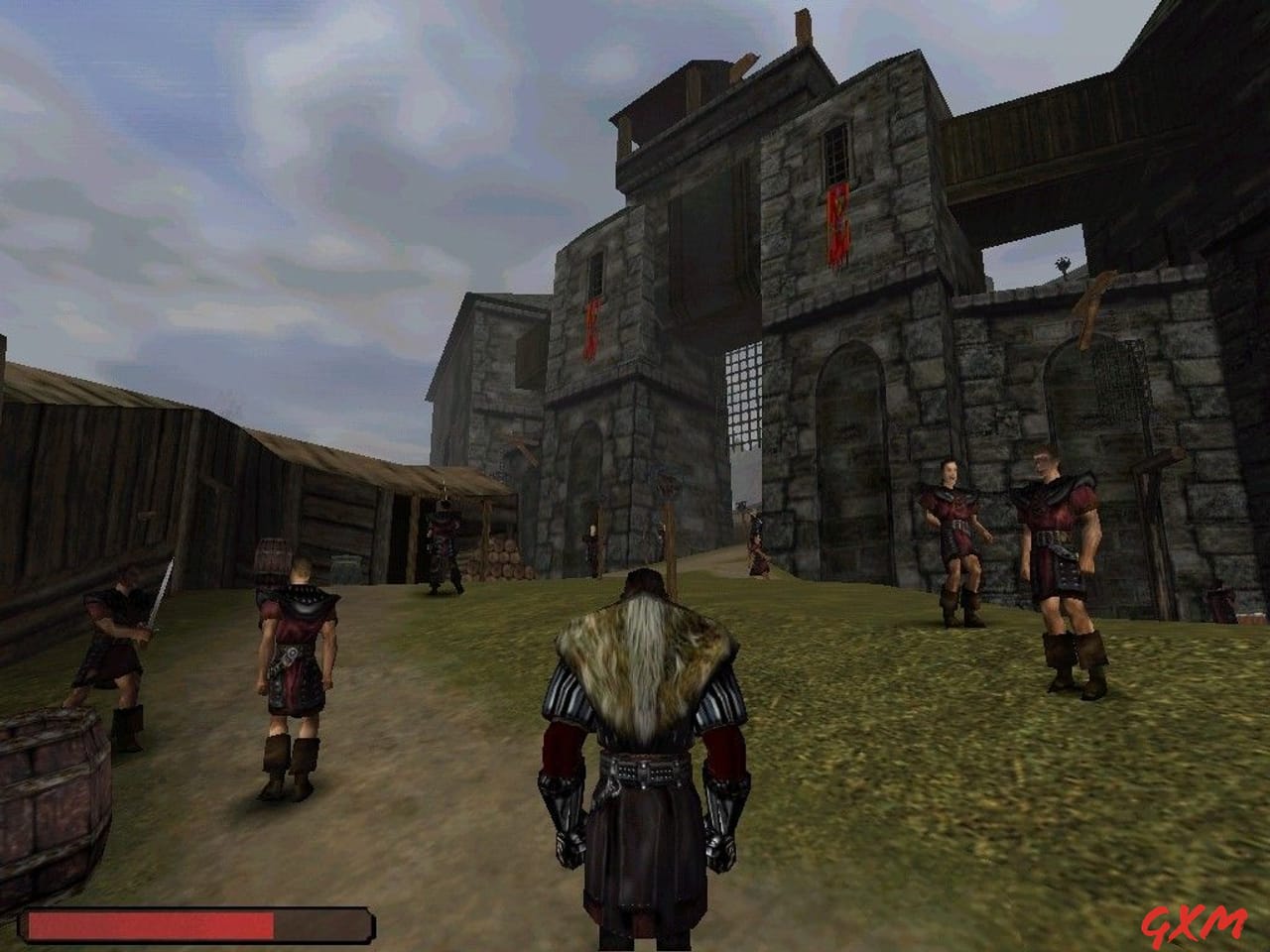This screenshot has height=952, width=1270.
Task: Click the GXM watermark logo
Action: pos(1196,920)
